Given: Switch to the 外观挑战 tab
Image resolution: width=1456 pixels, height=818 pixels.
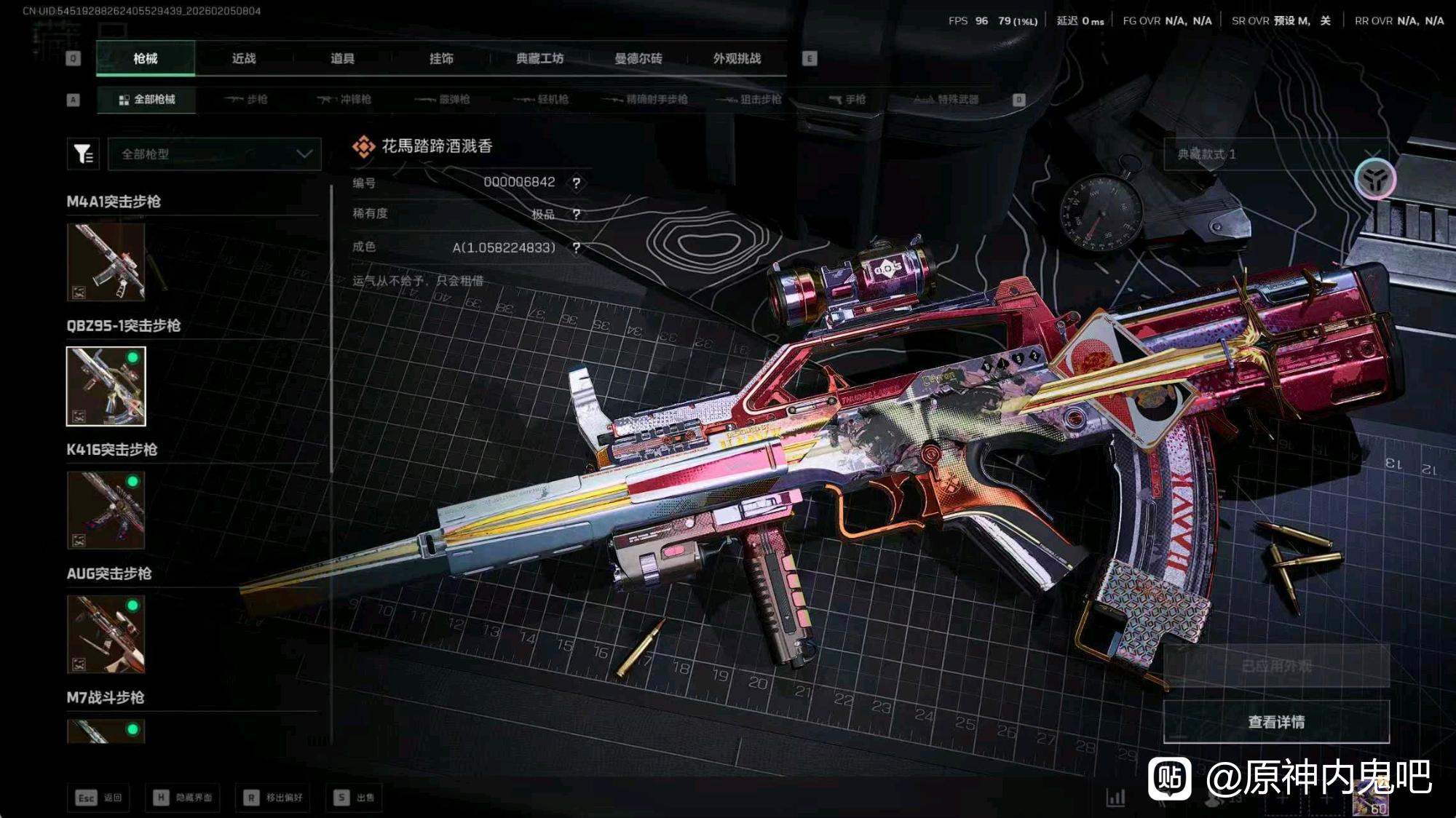Looking at the screenshot, I should coord(737,58).
